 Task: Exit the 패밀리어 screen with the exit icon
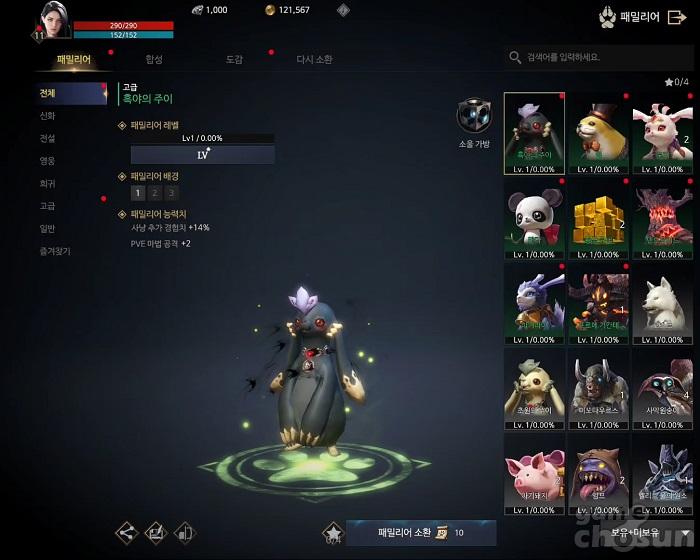pyautogui.click(x=677, y=17)
